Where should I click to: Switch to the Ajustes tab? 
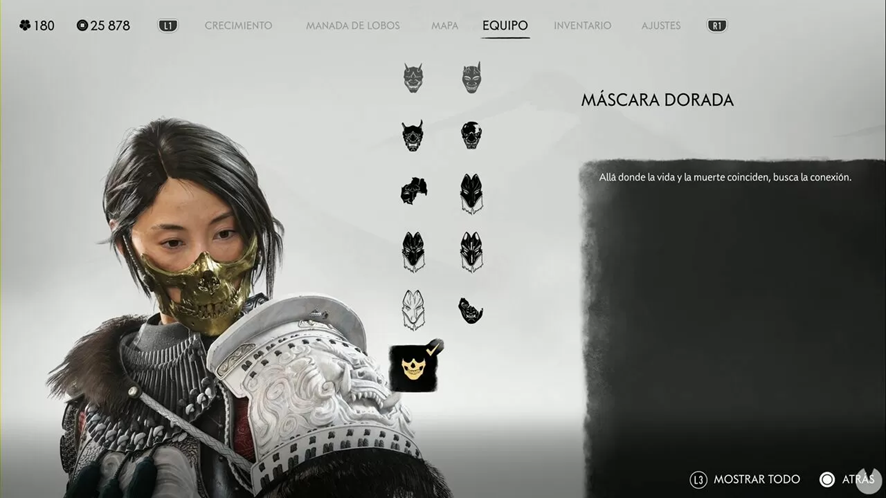[661, 25]
